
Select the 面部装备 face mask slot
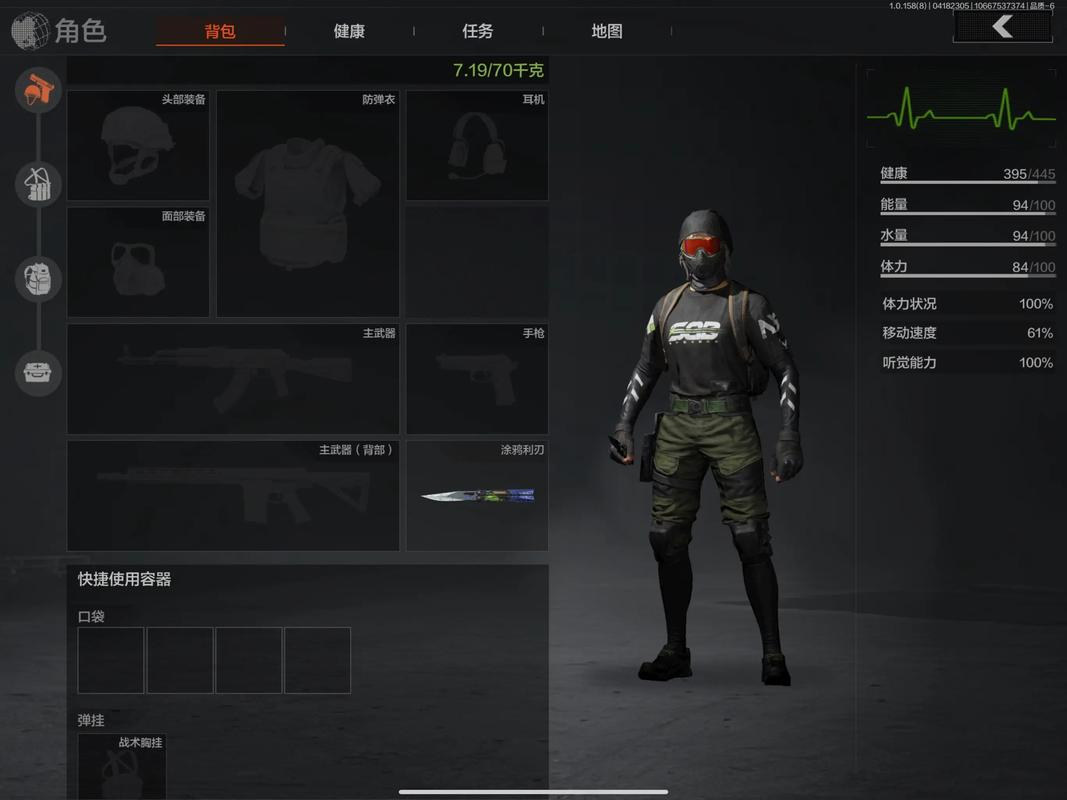[x=138, y=262]
